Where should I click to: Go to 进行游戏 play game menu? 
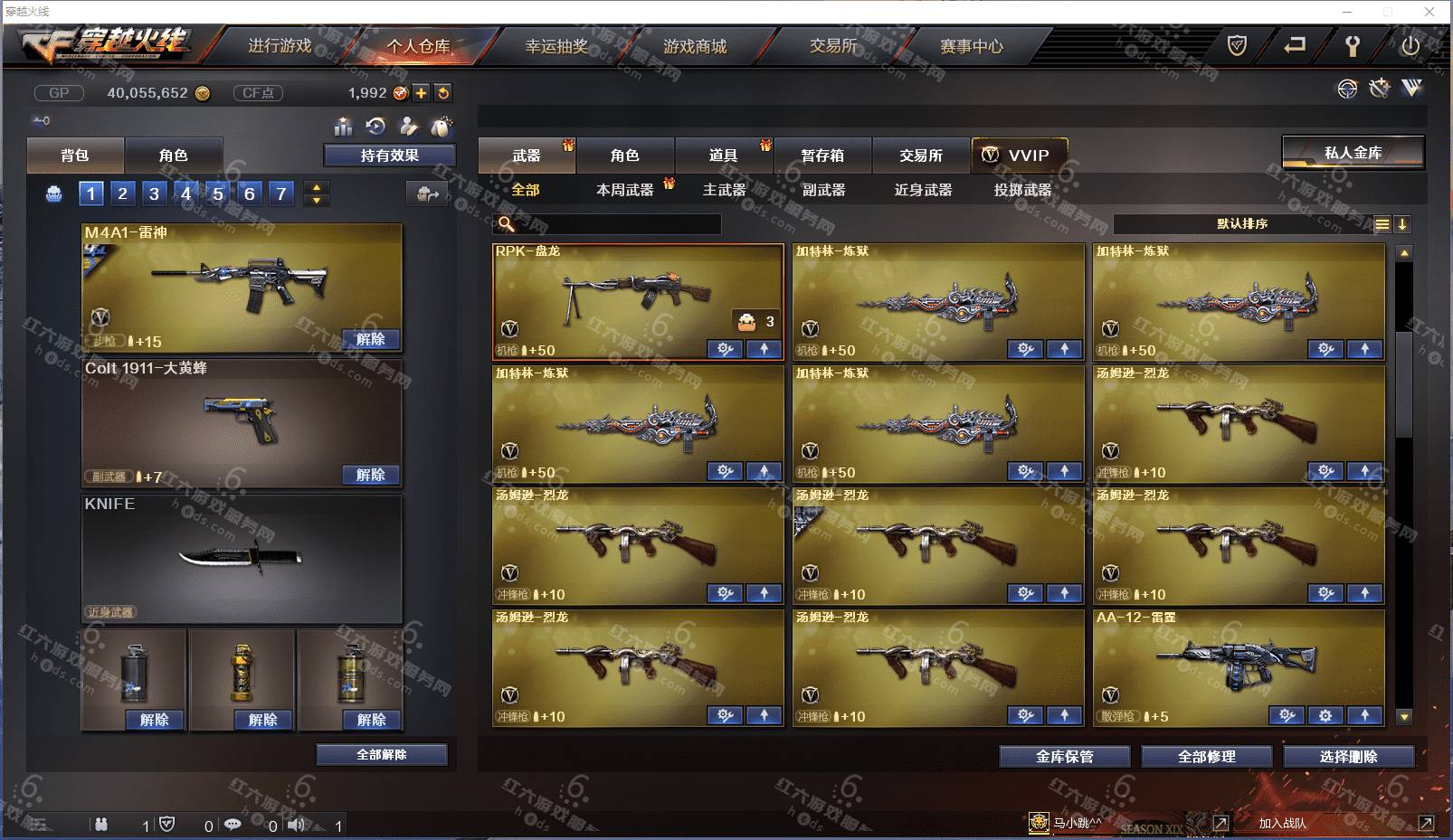pyautogui.click(x=280, y=46)
